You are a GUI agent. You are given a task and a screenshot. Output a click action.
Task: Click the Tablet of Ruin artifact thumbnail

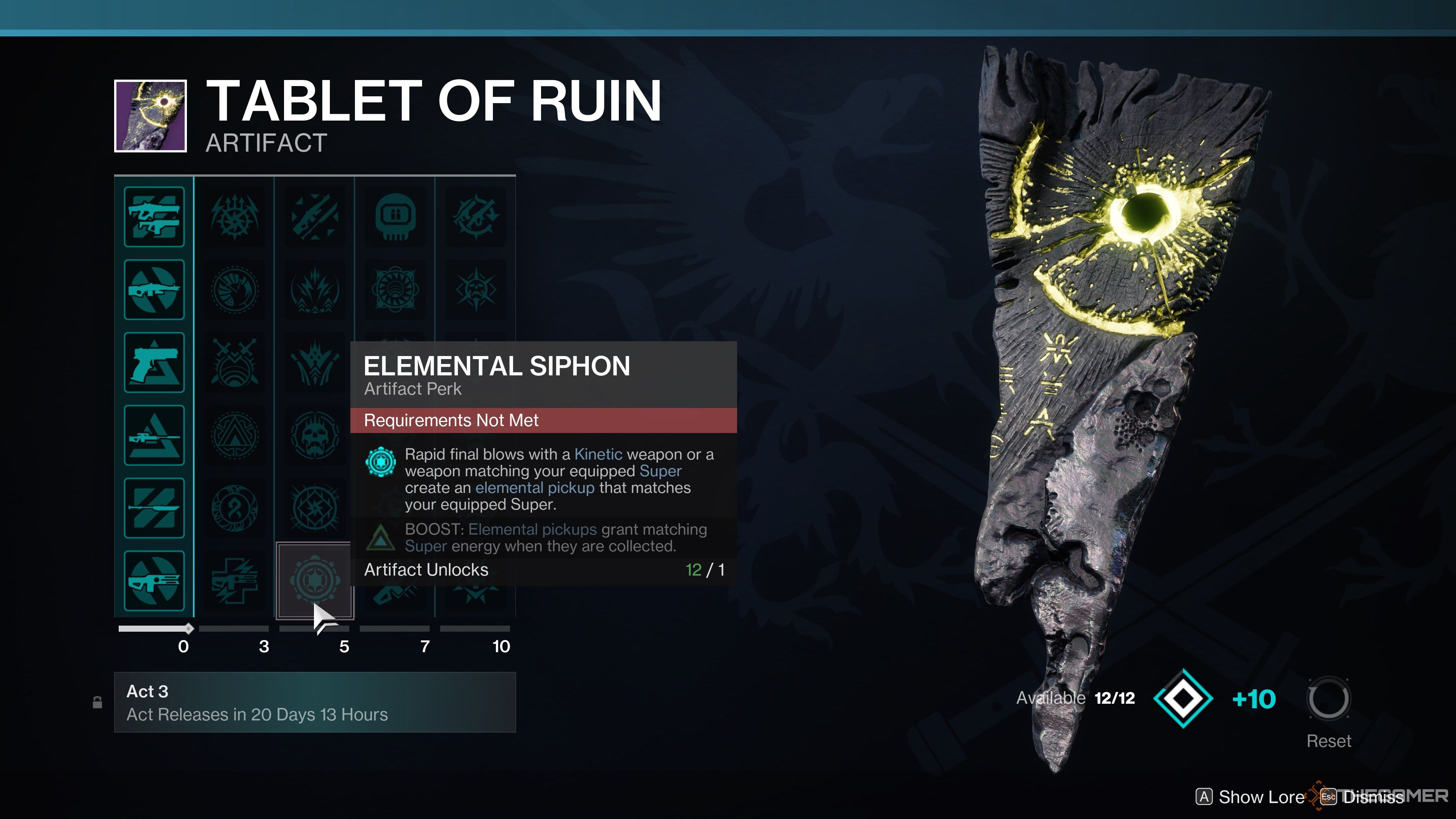151,116
